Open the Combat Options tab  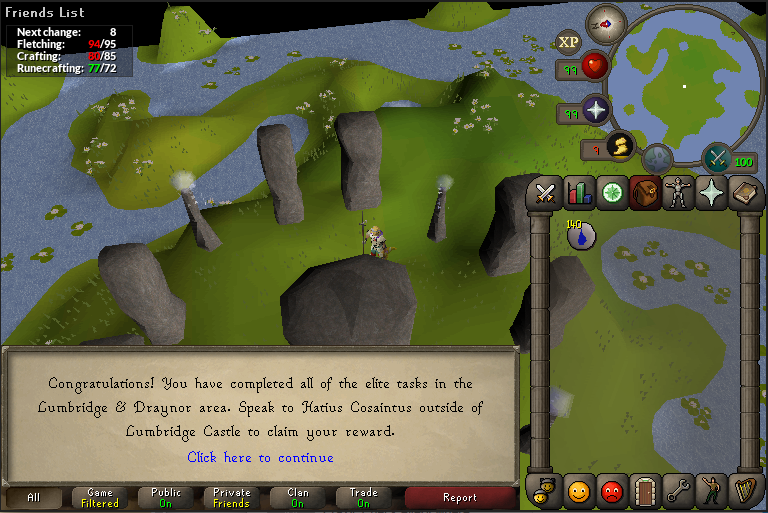point(546,192)
